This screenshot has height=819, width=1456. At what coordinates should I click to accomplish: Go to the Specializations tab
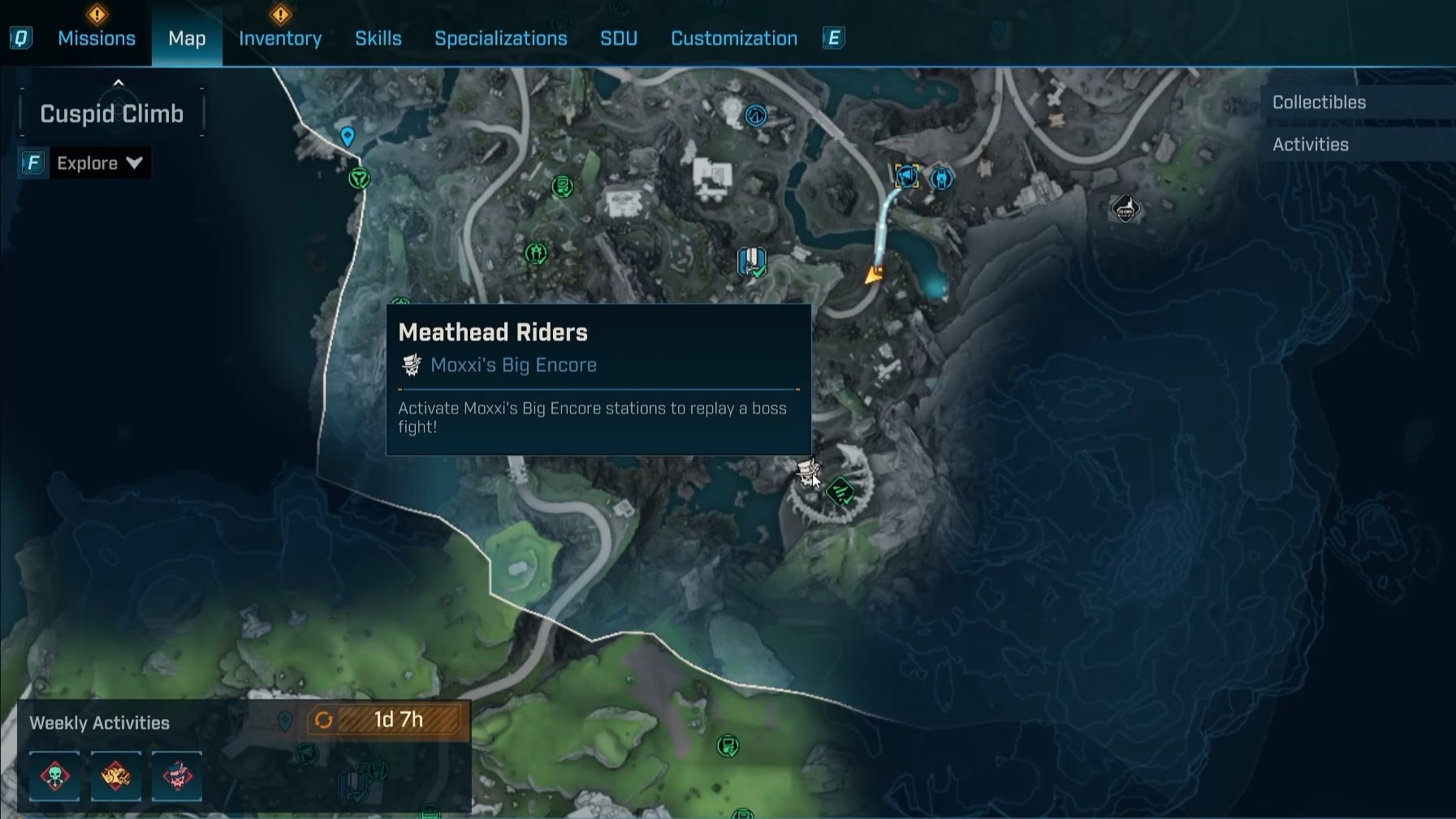pyautogui.click(x=500, y=38)
